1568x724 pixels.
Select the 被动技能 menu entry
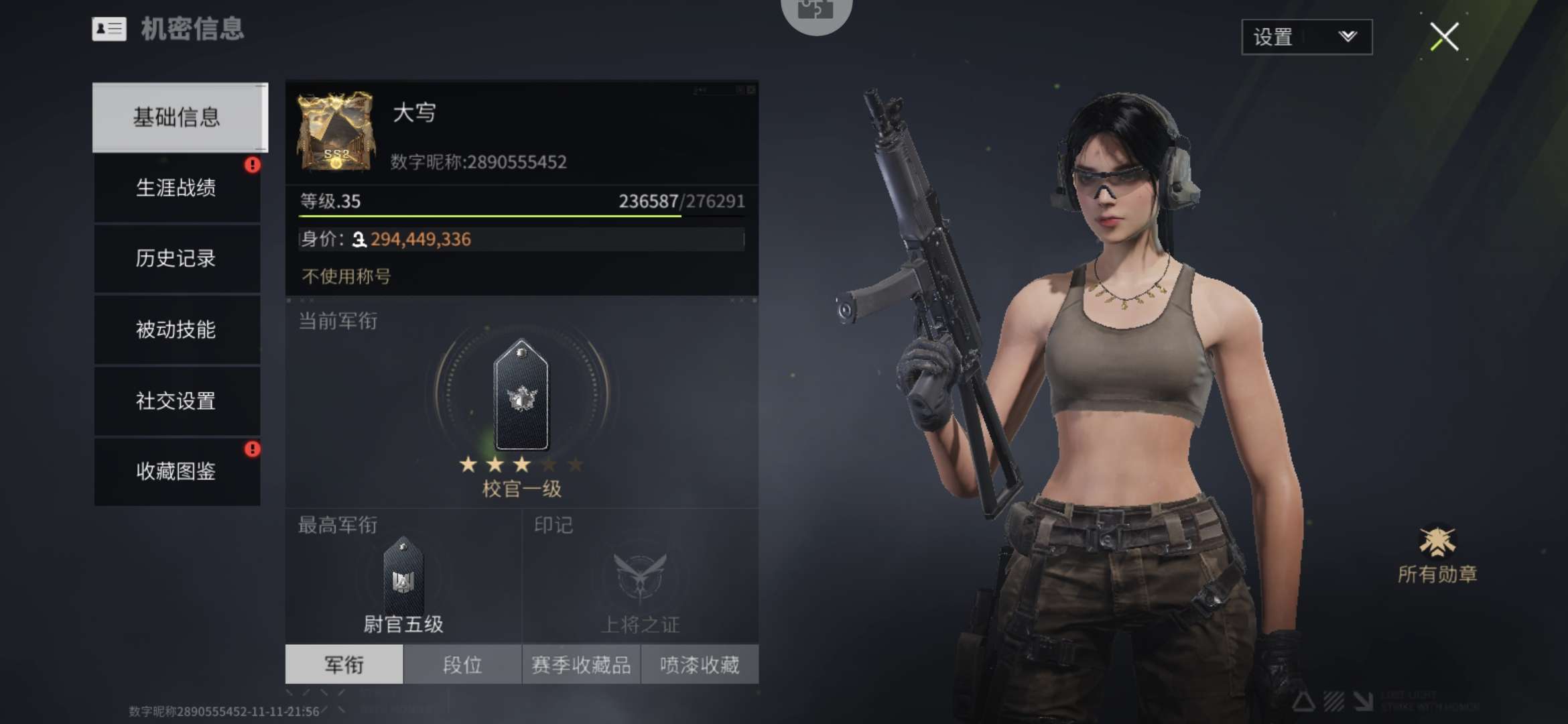click(x=177, y=330)
